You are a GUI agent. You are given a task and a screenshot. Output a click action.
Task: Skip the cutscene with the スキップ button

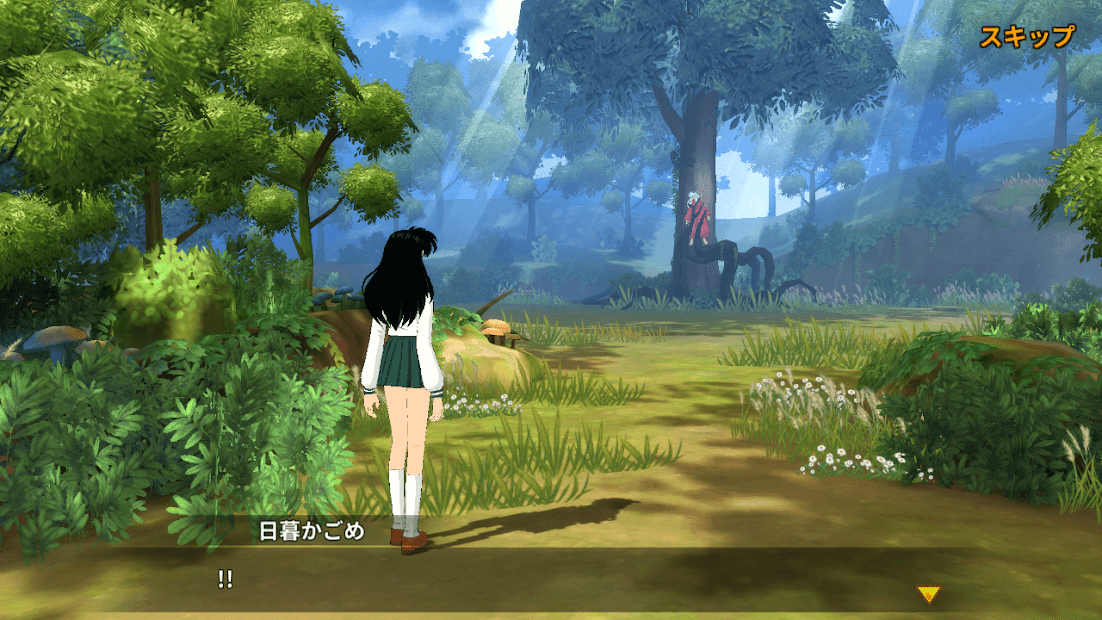1026,37
